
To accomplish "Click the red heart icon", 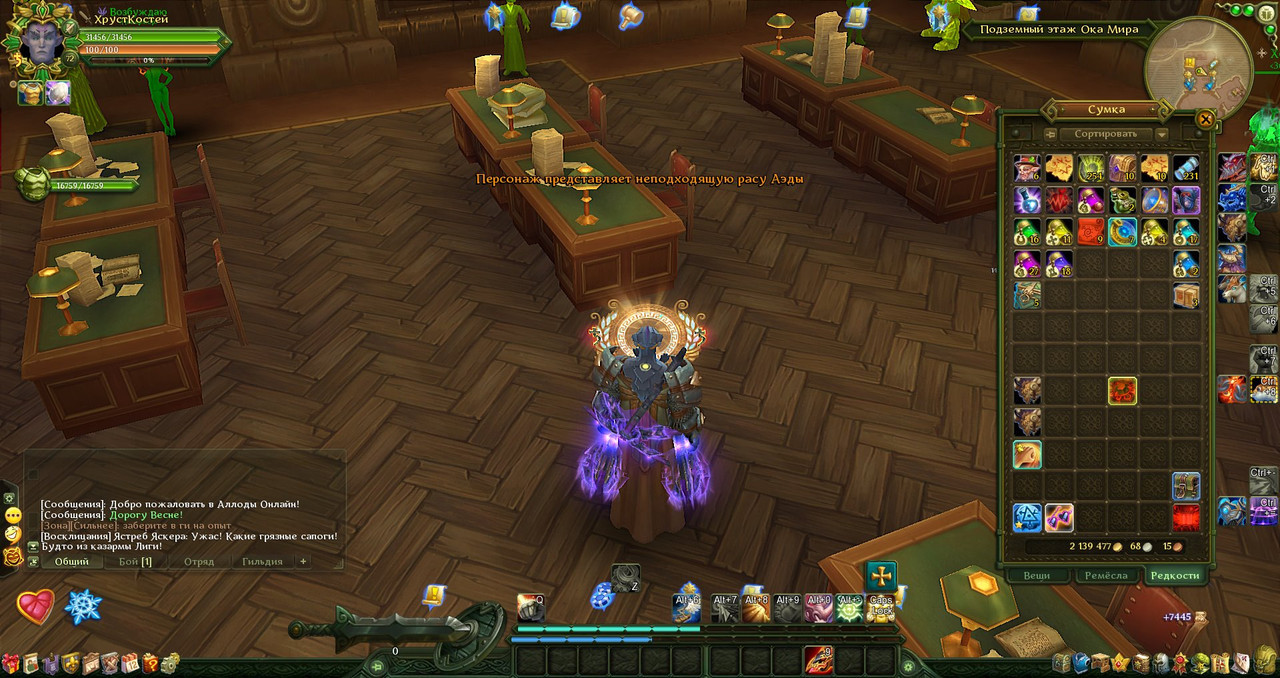I will [x=36, y=607].
